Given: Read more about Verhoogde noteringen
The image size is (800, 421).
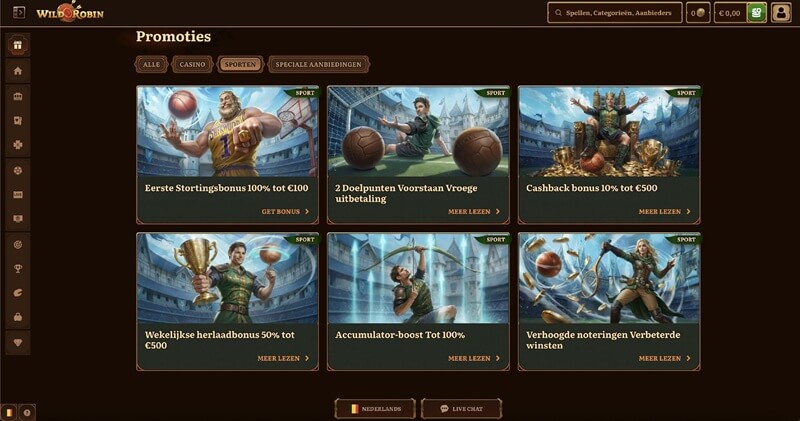Looking at the screenshot, I should pos(665,358).
